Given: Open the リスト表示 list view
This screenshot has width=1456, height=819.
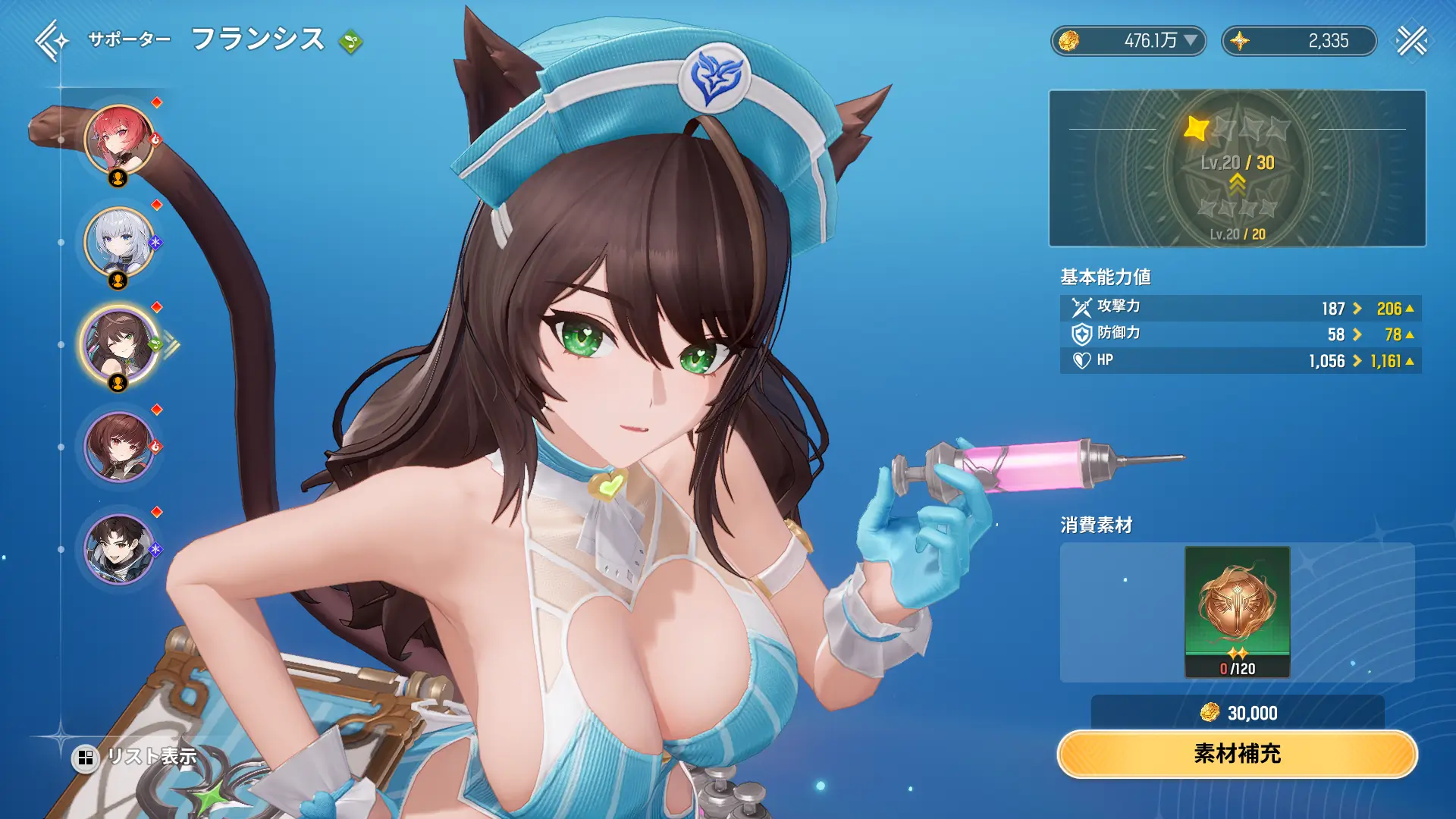Looking at the screenshot, I should 135,756.
